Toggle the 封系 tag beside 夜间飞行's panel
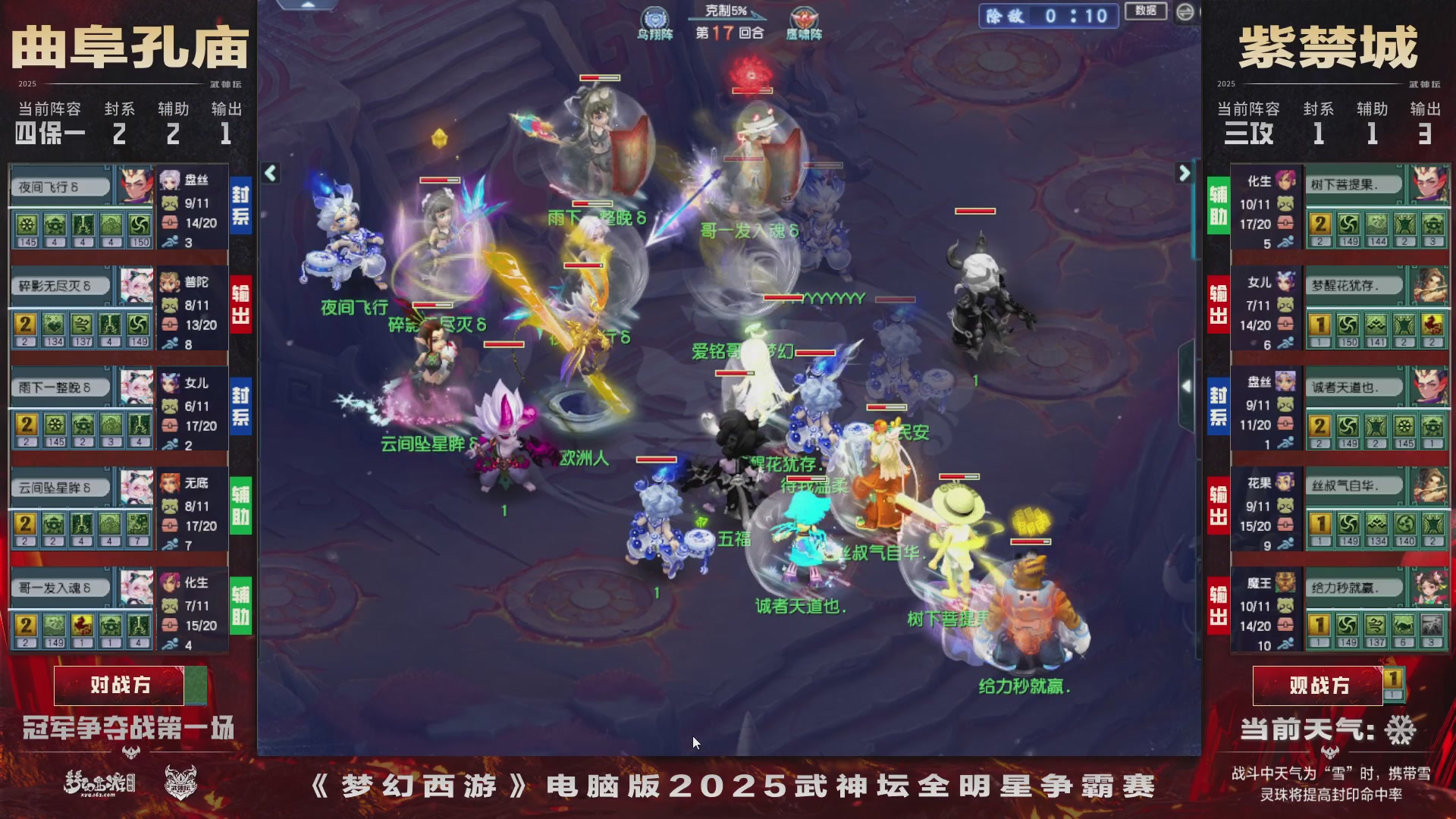 coord(240,204)
